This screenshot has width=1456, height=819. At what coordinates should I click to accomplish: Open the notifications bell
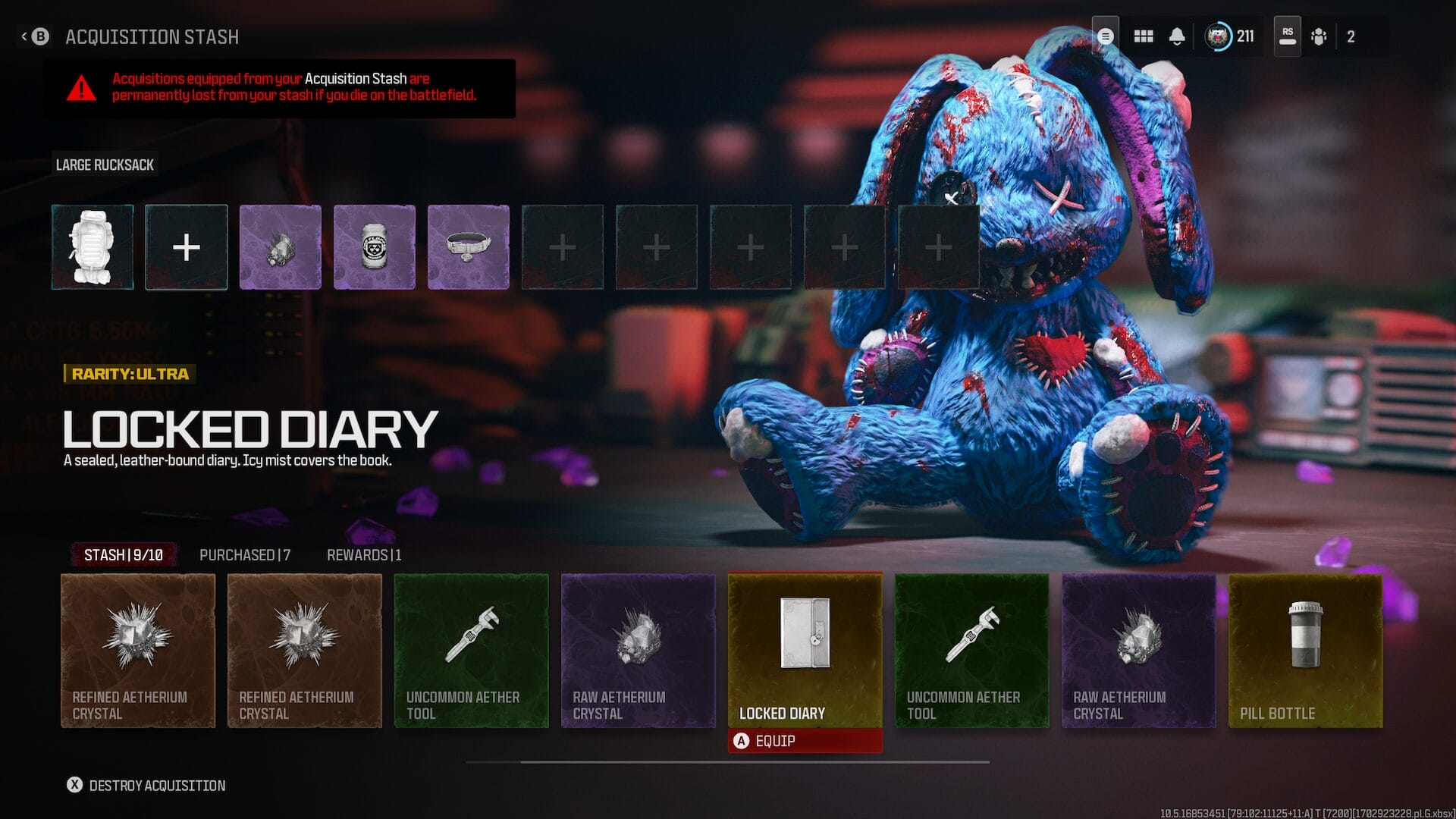tap(1177, 36)
